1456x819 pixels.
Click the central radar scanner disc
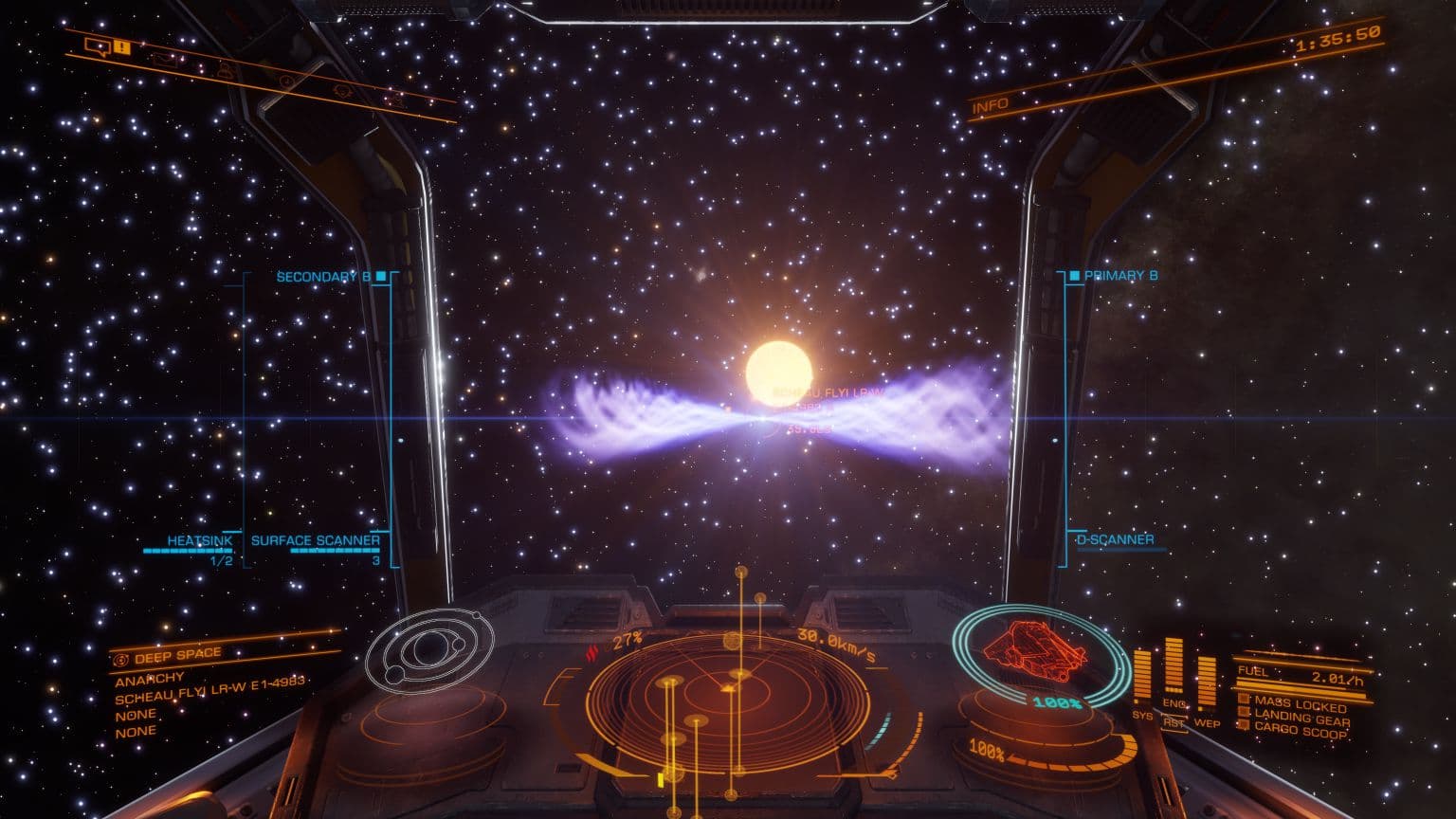tap(731, 701)
